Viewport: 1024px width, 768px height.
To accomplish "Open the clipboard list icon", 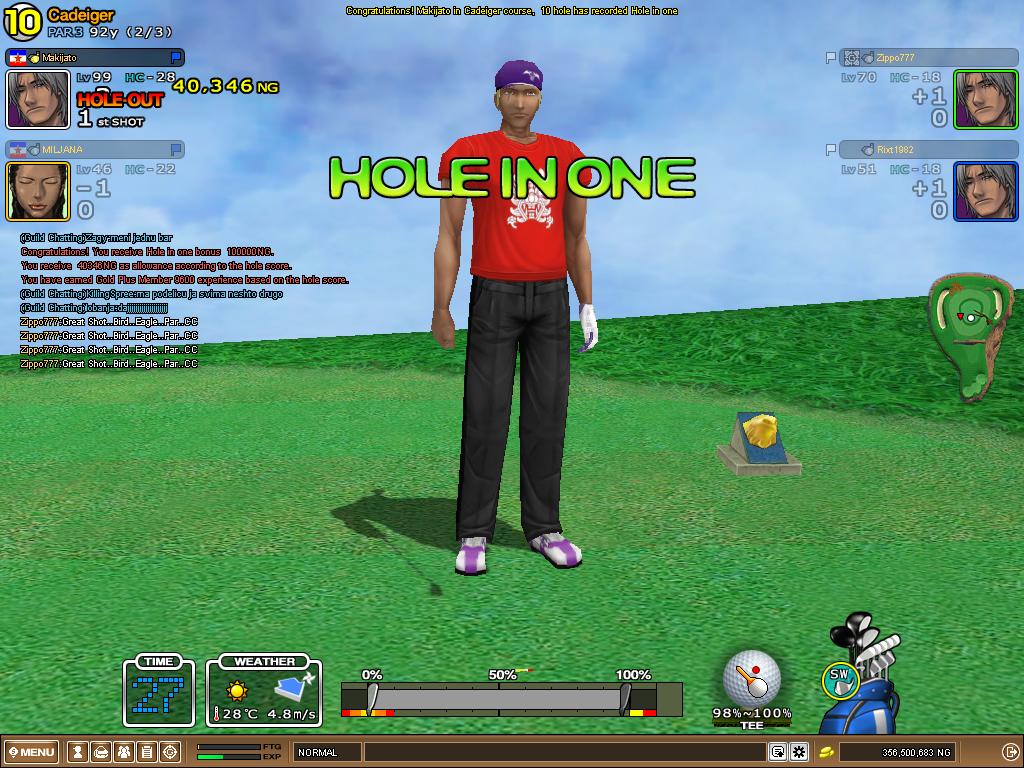I will point(146,752).
